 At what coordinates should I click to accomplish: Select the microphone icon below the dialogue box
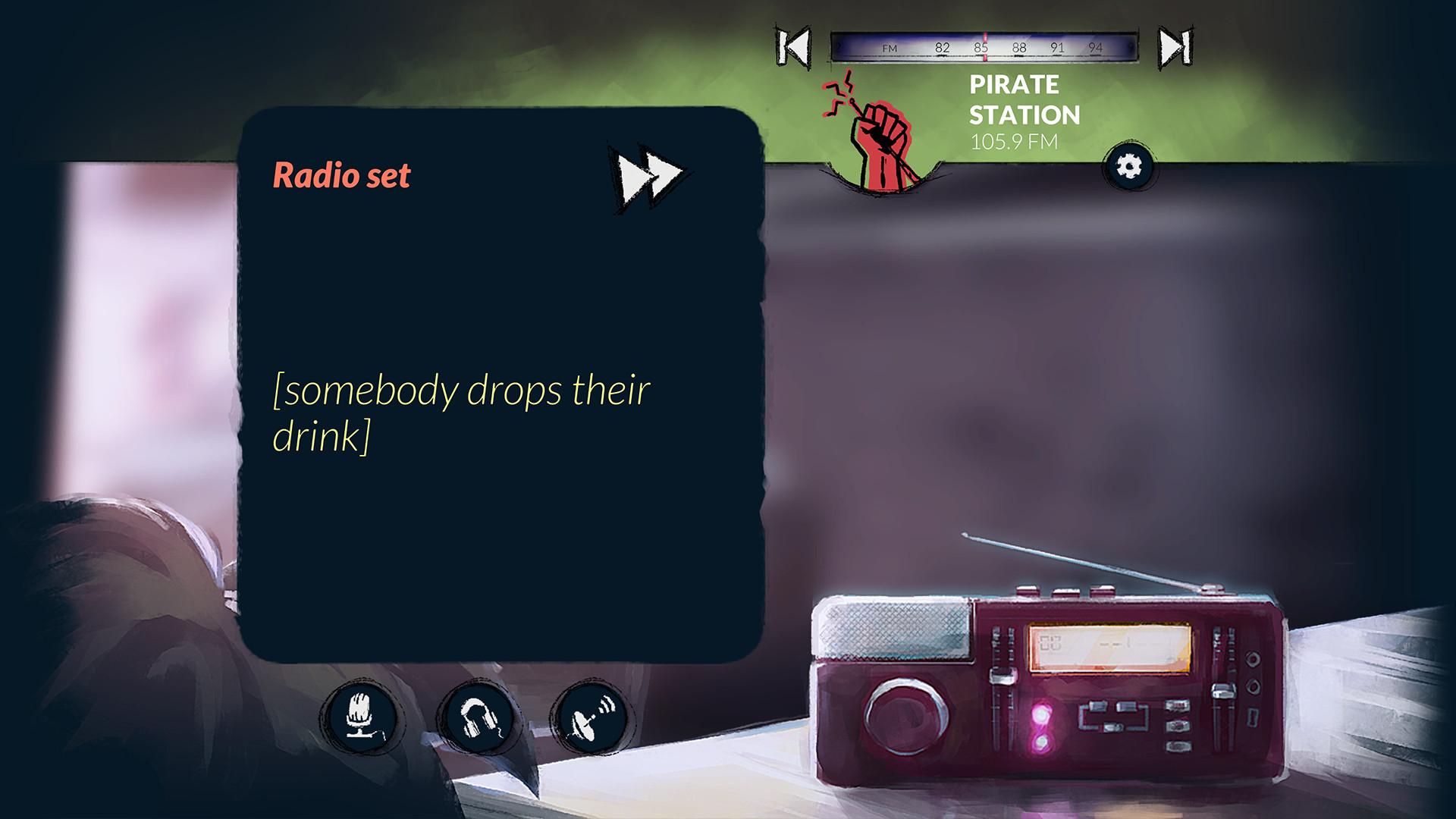click(363, 715)
